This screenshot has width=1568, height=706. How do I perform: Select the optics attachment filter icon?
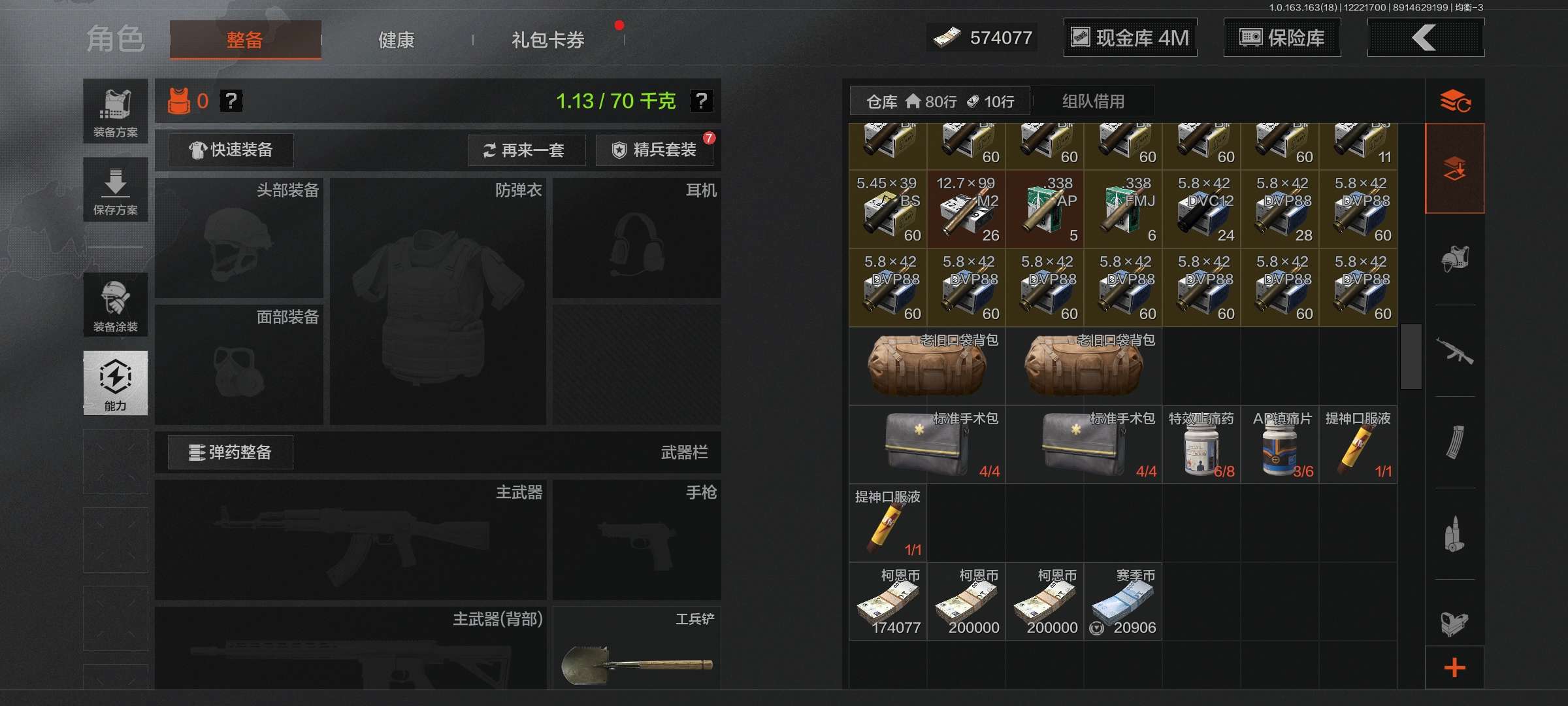pyautogui.click(x=1454, y=621)
